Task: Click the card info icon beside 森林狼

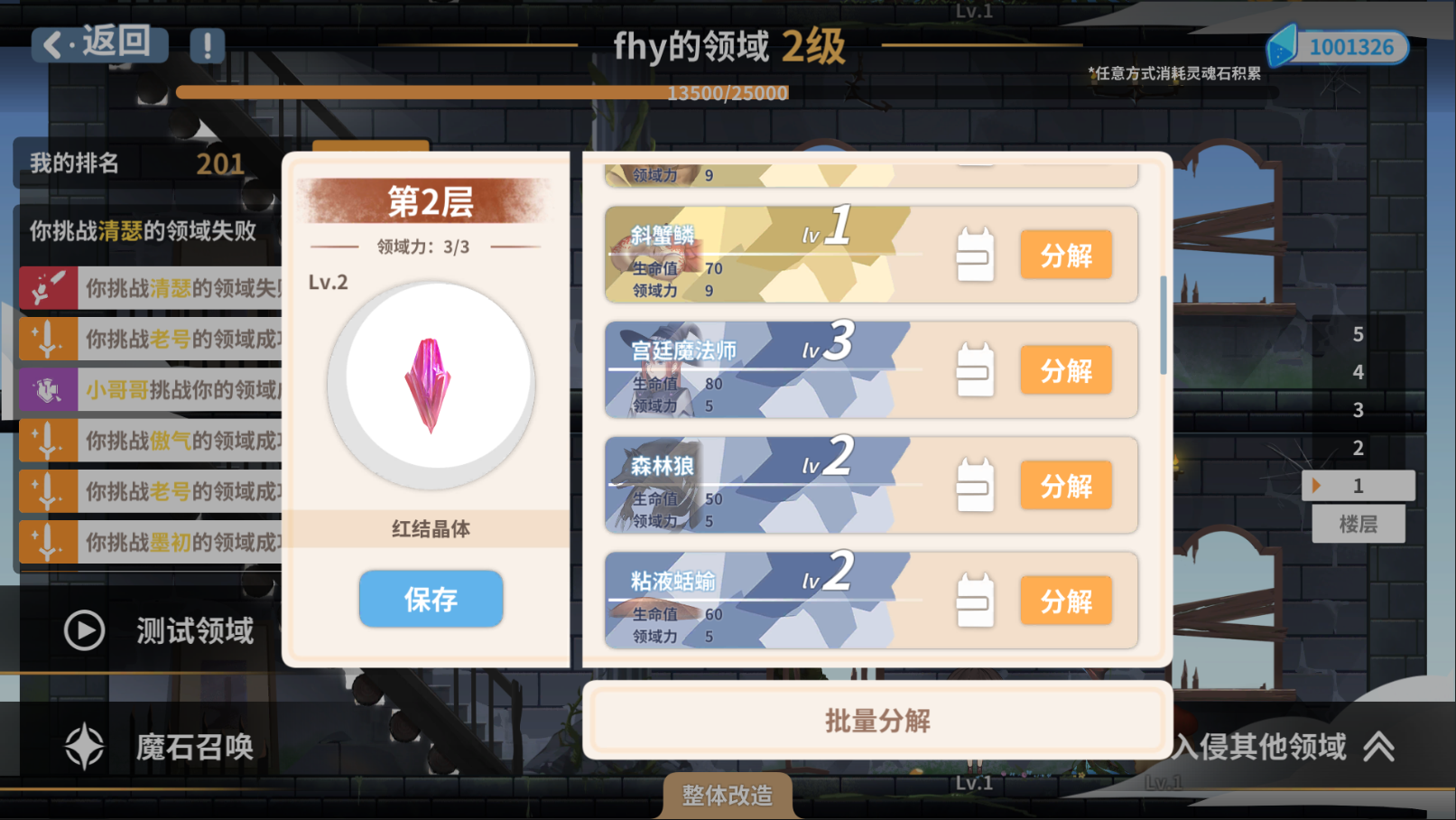Action: (x=975, y=484)
